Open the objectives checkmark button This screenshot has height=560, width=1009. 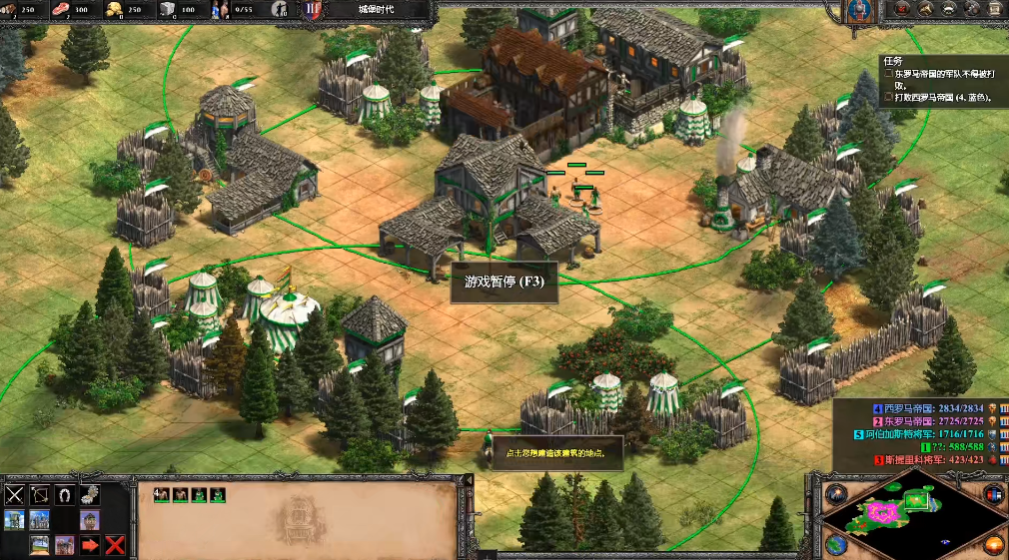point(903,10)
